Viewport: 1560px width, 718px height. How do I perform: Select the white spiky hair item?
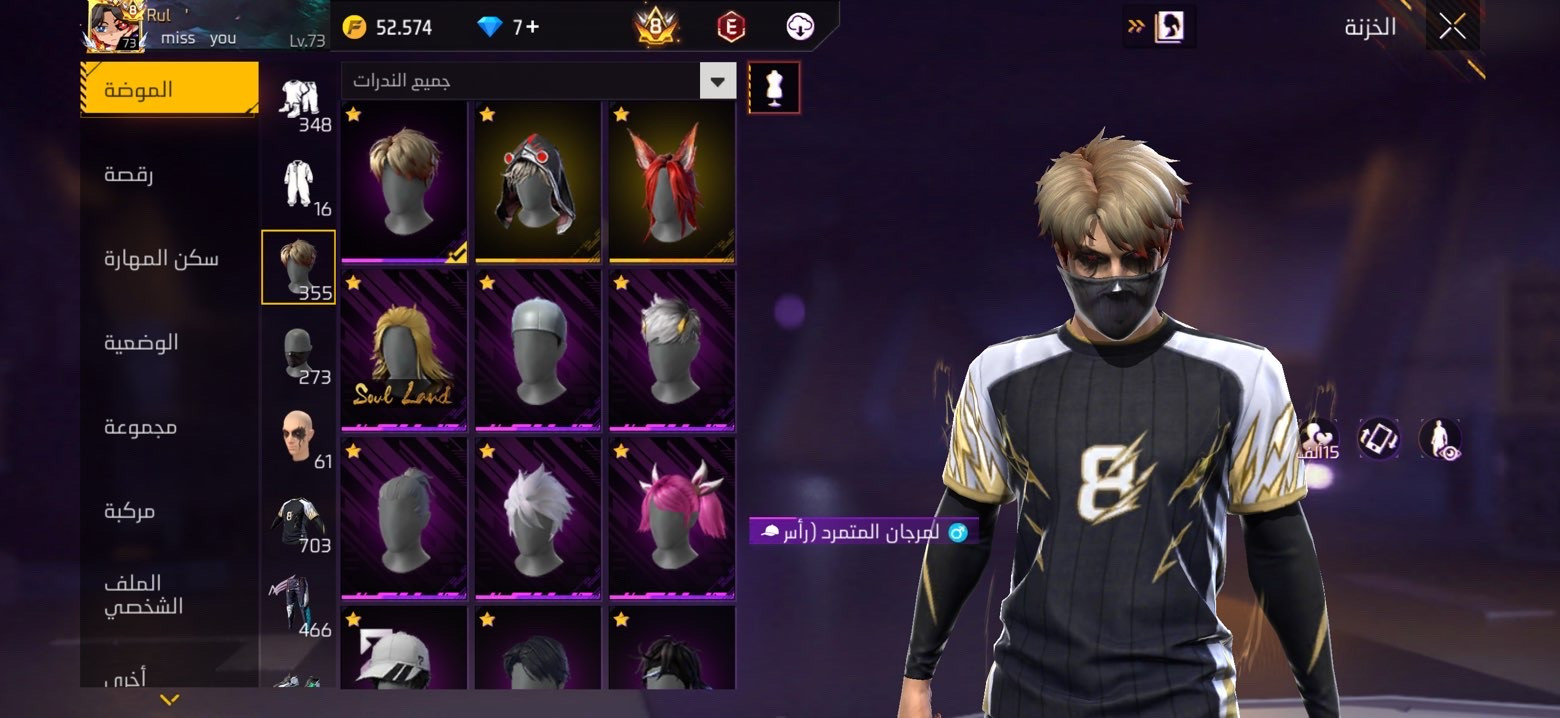538,516
